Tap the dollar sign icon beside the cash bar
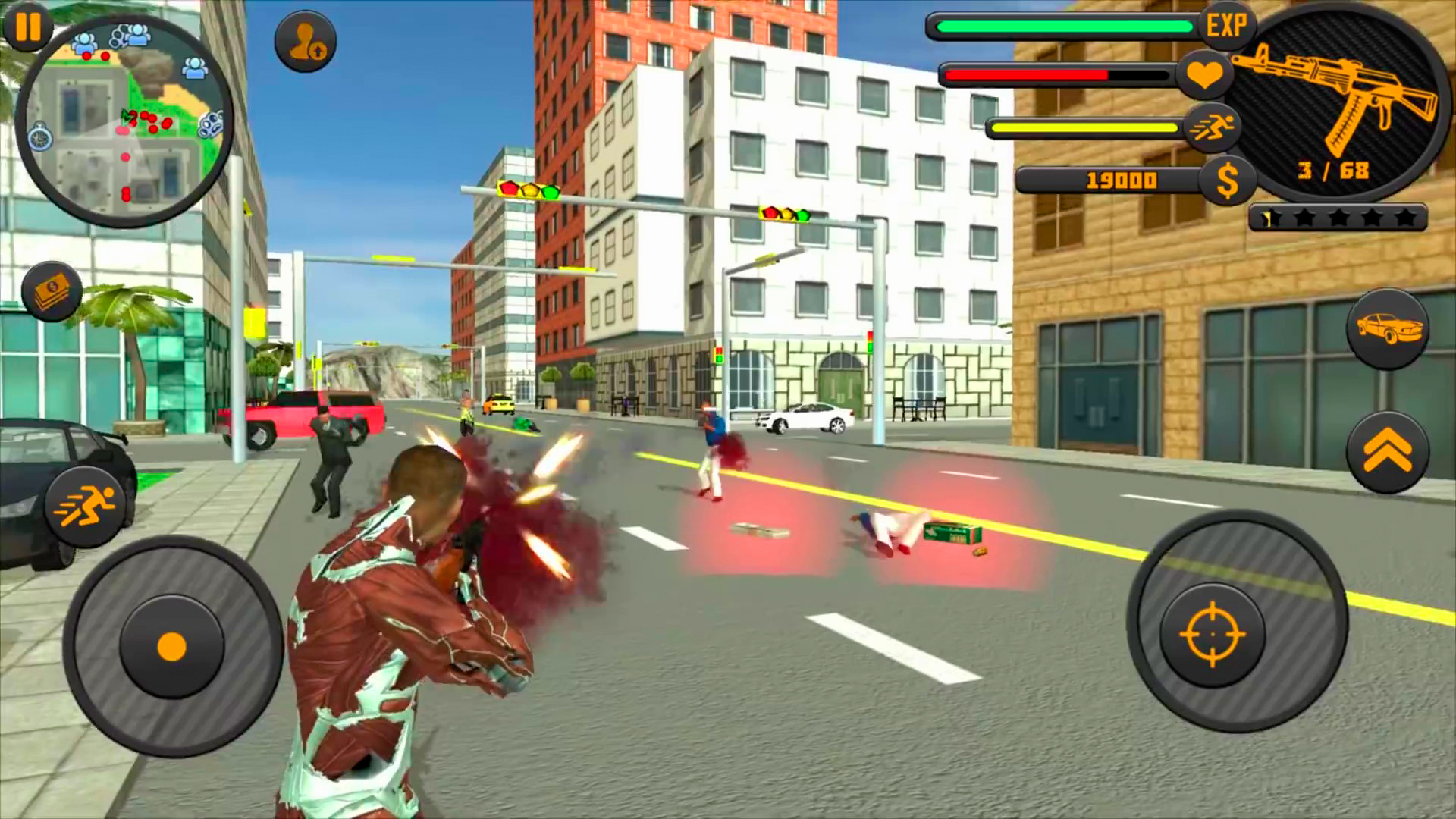The height and width of the screenshot is (819, 1456). [1228, 180]
